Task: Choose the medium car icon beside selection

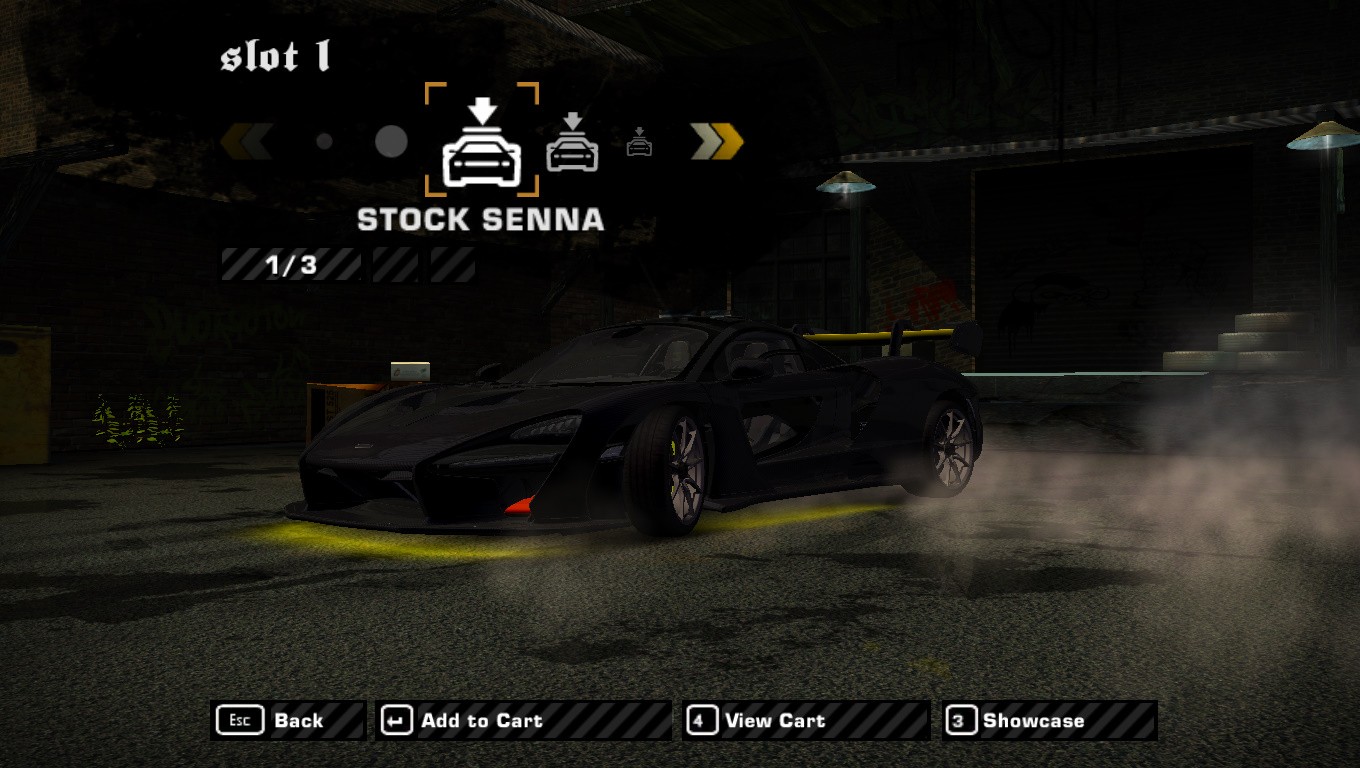Action: click(x=572, y=143)
